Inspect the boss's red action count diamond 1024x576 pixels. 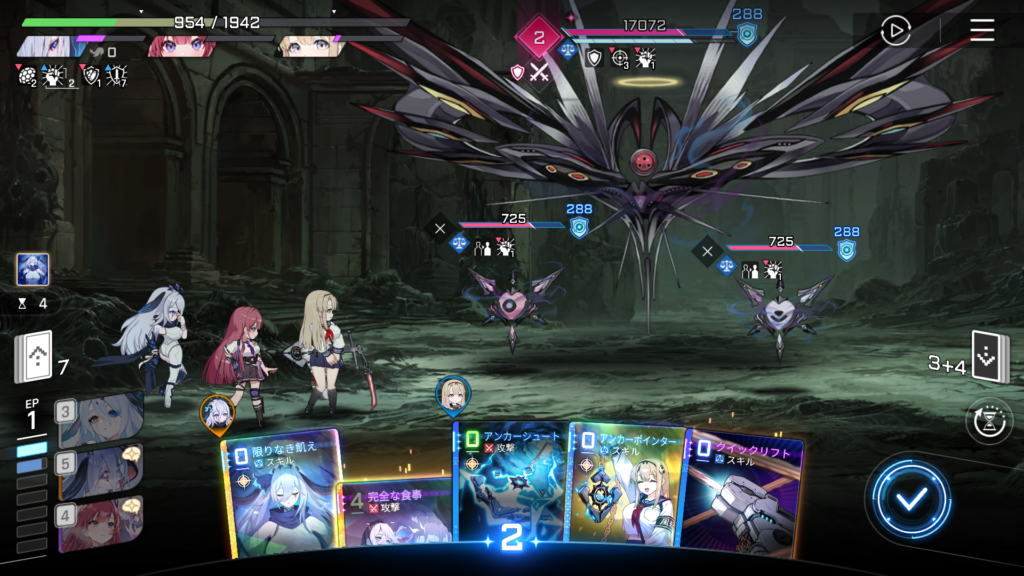(x=539, y=39)
